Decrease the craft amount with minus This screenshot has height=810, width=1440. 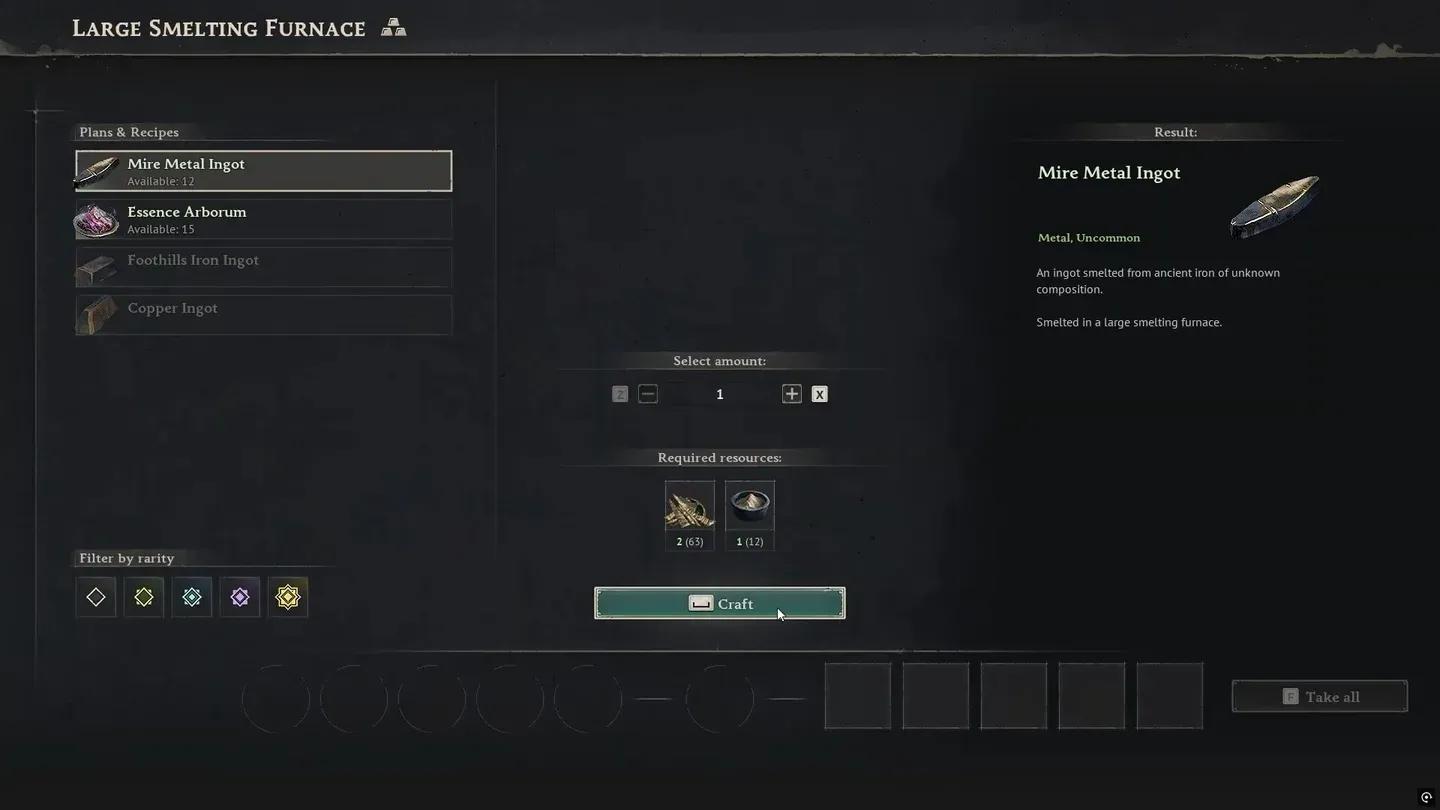point(648,394)
